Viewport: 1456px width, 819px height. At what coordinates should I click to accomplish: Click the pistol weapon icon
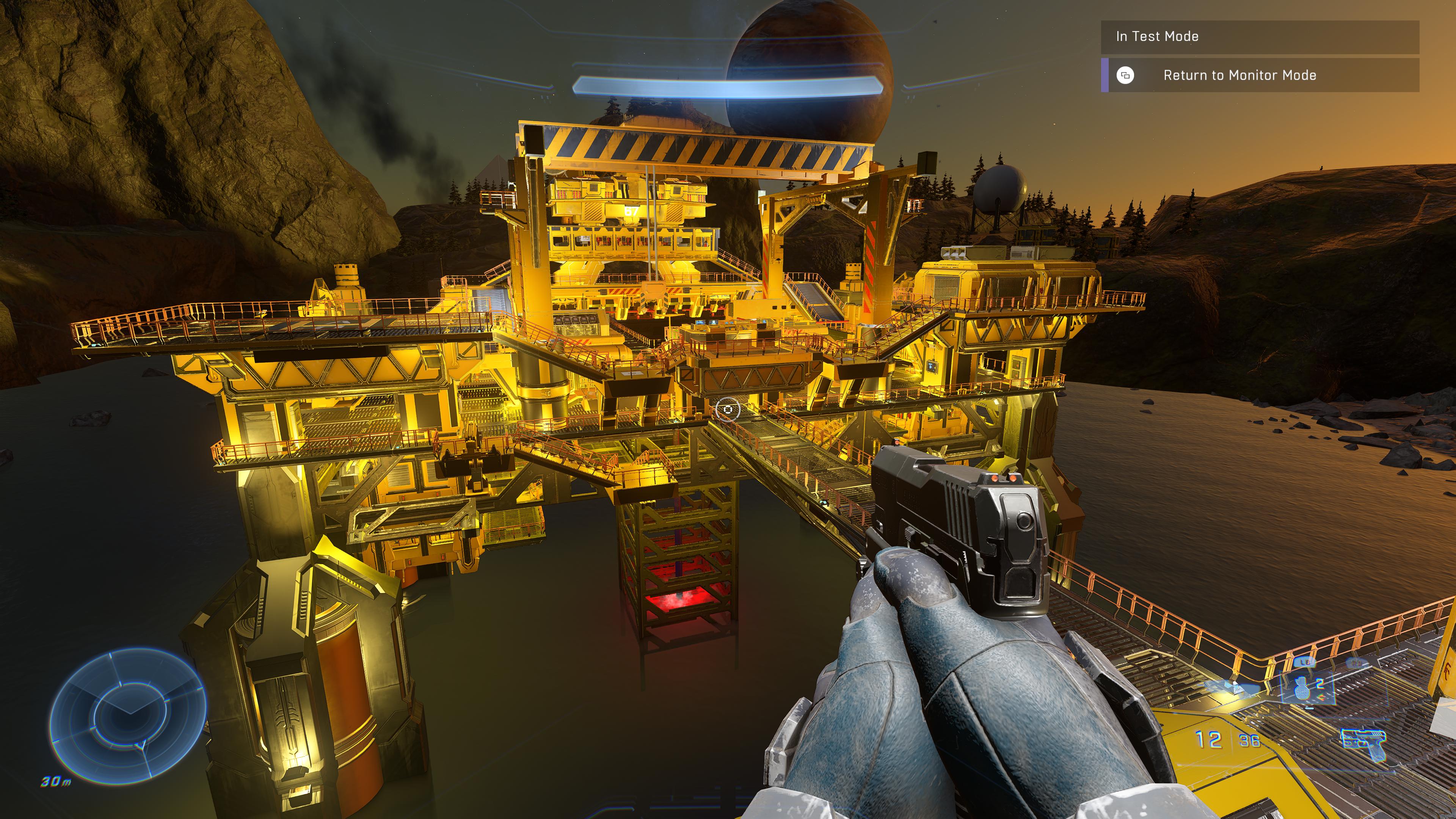(x=1363, y=742)
